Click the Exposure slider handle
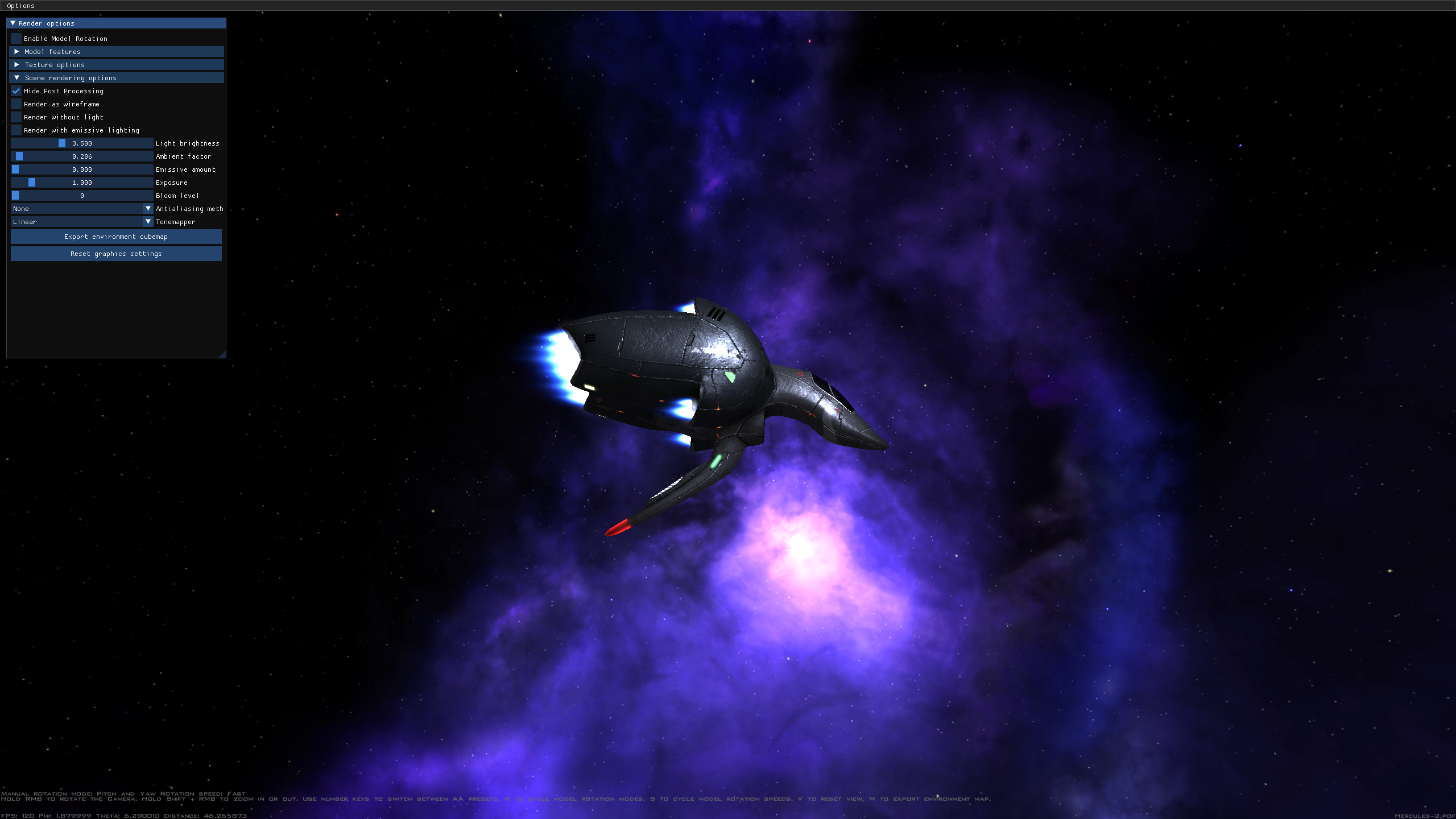Viewport: 1456px width, 819px height. point(32,182)
